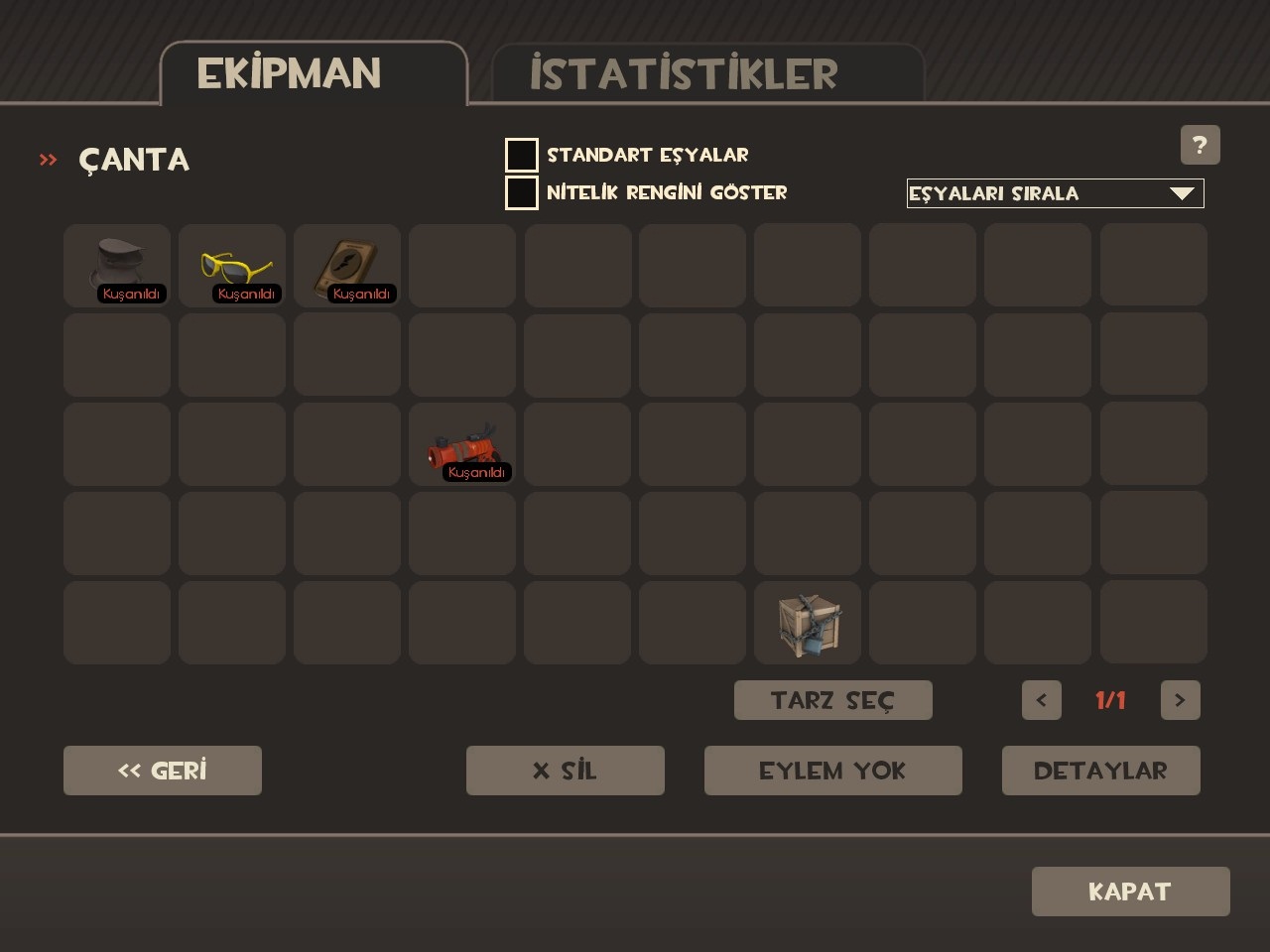Go to the previous backpack page

click(x=1041, y=700)
